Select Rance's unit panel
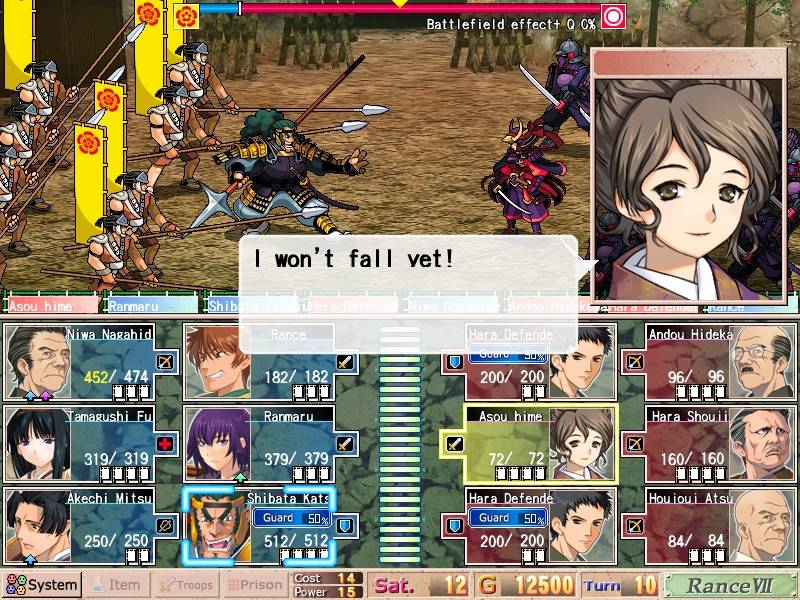The width and height of the screenshot is (800, 600). [270, 362]
